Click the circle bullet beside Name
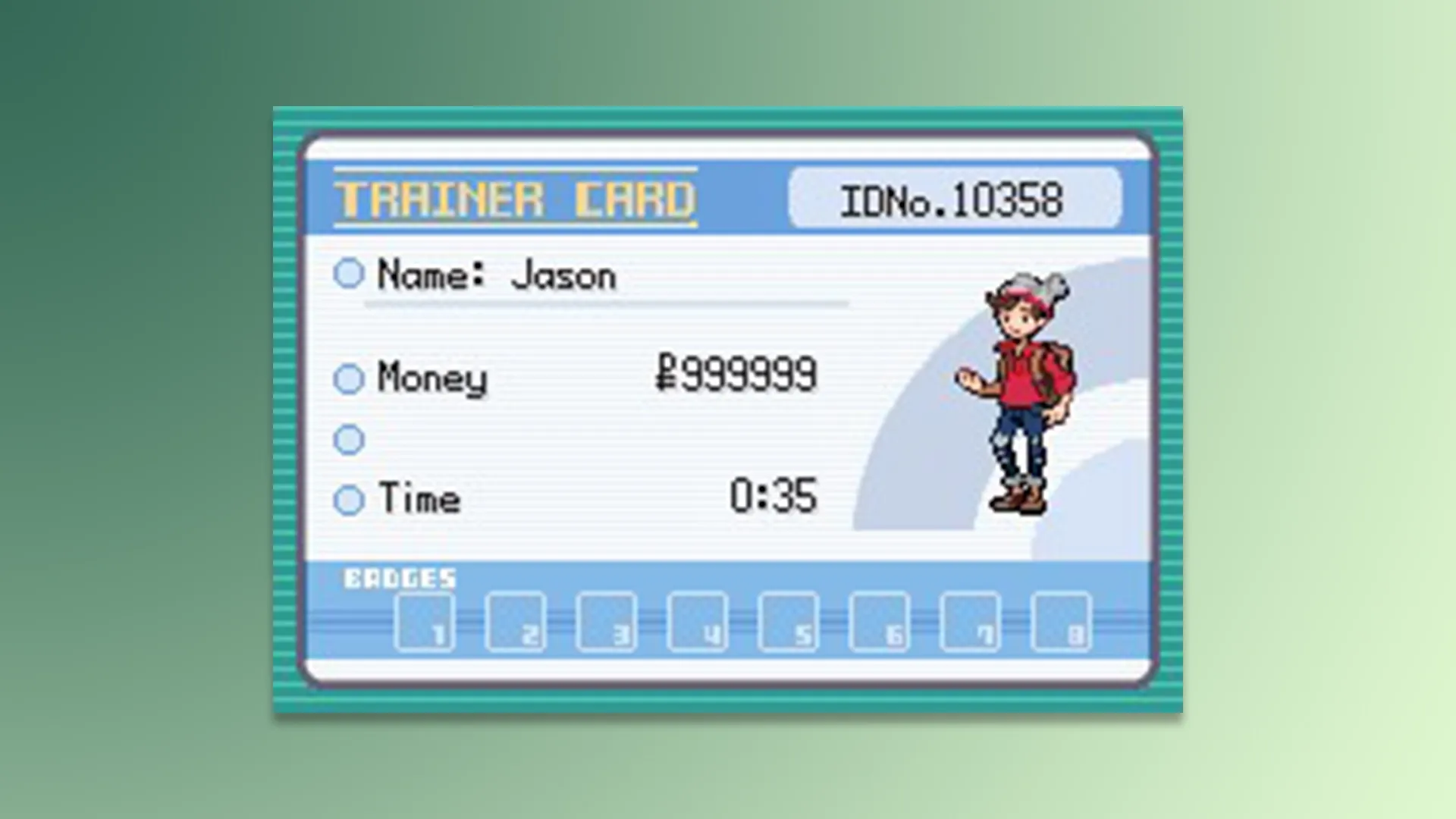 tap(350, 275)
